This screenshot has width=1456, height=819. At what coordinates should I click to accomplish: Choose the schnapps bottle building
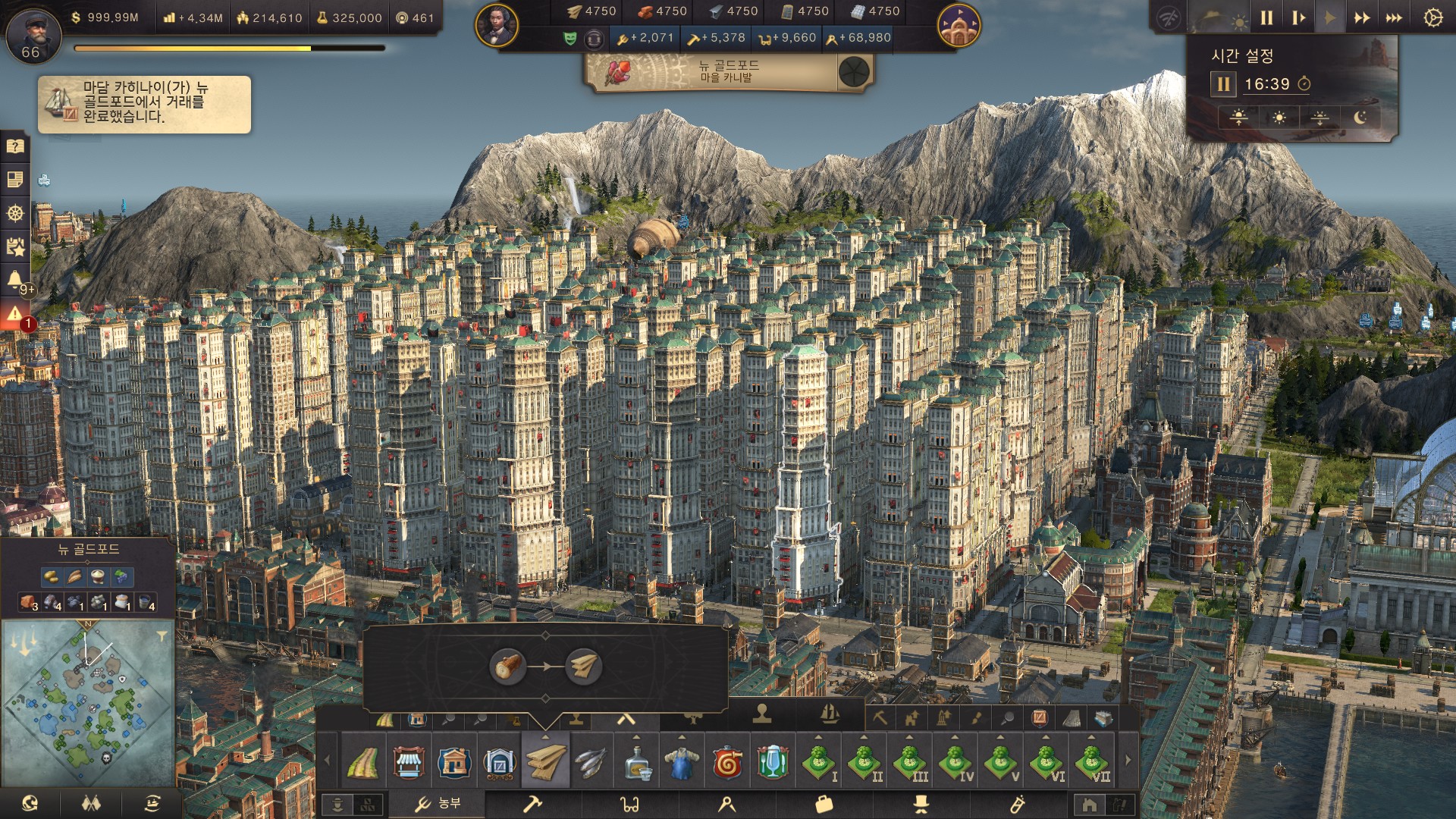coord(636,761)
